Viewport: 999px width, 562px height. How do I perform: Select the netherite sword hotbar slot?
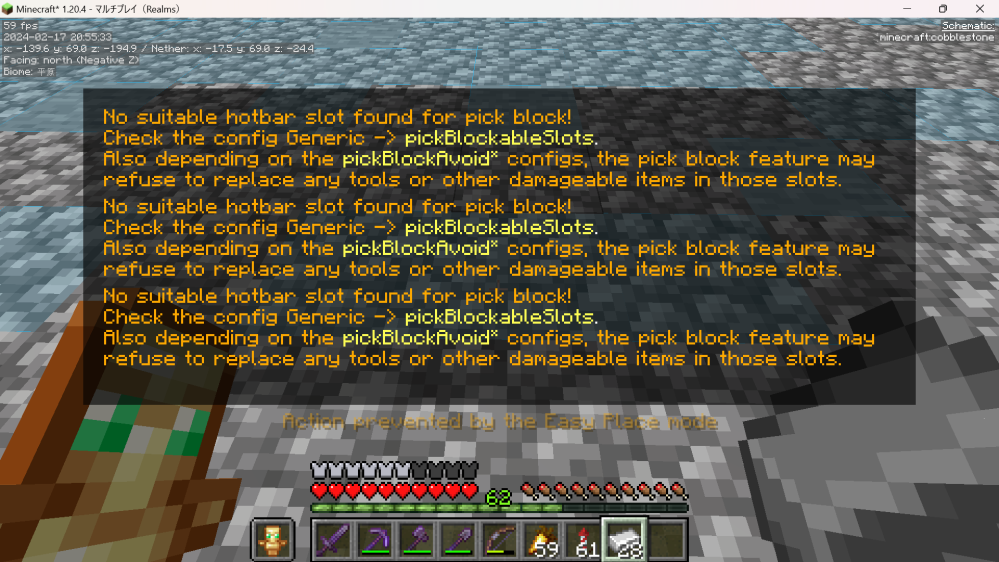332,540
